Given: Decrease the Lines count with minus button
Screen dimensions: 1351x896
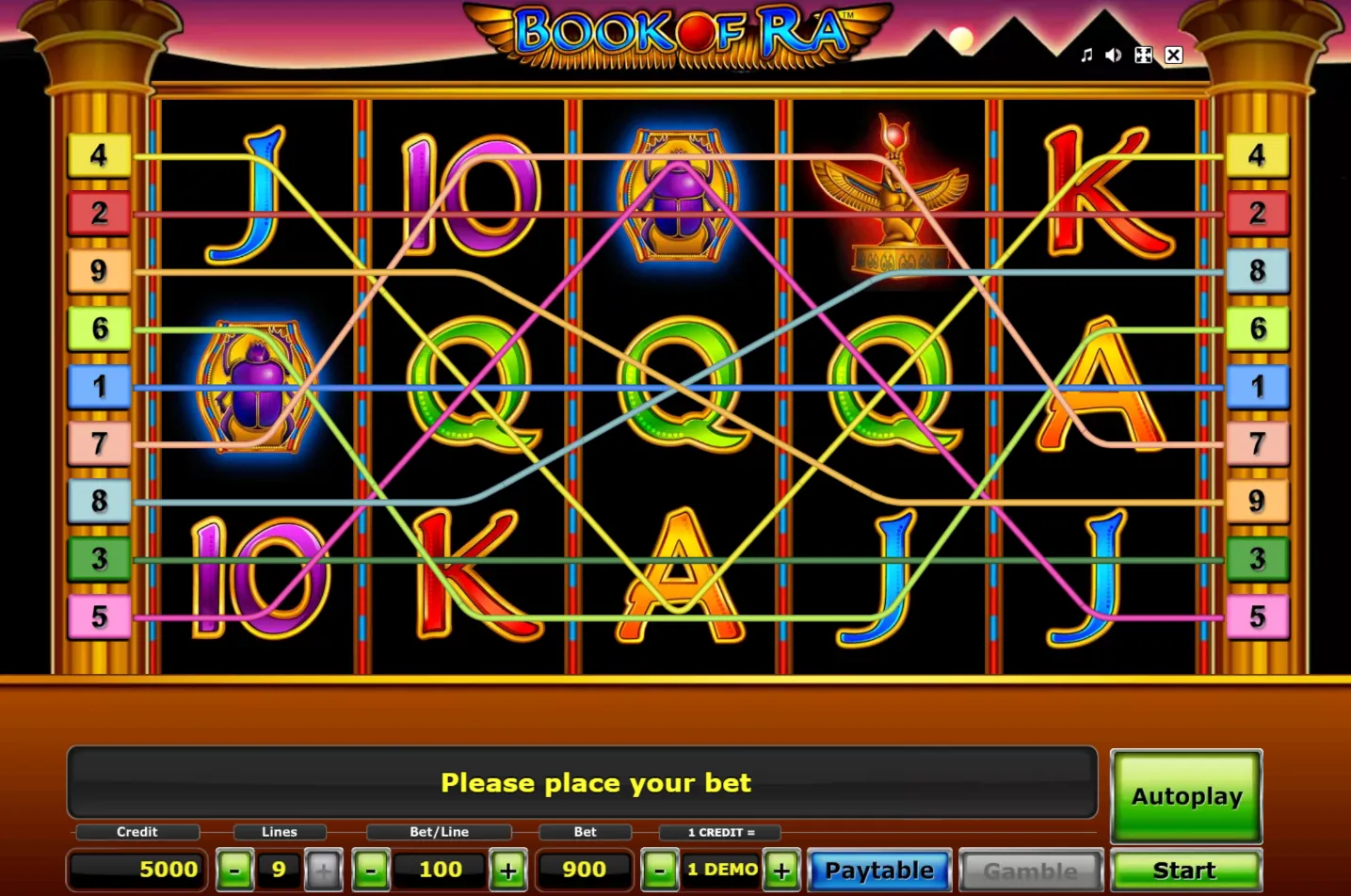Looking at the screenshot, I should point(233,870).
